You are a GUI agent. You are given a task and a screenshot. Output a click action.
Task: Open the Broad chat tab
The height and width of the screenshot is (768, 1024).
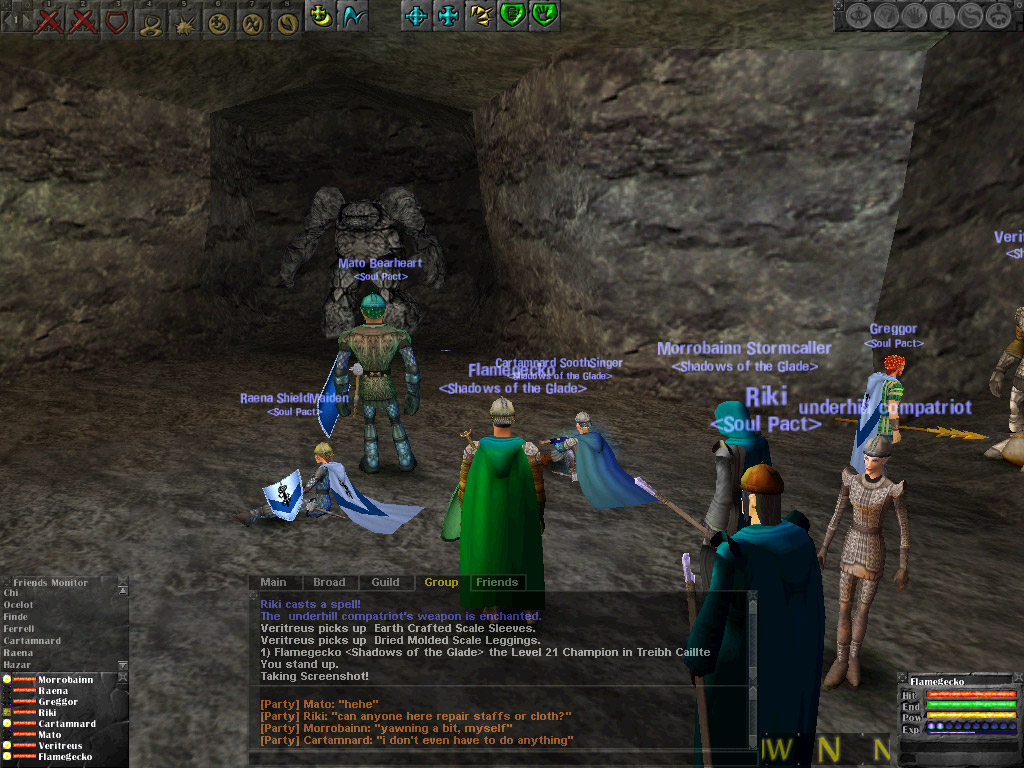(329, 582)
